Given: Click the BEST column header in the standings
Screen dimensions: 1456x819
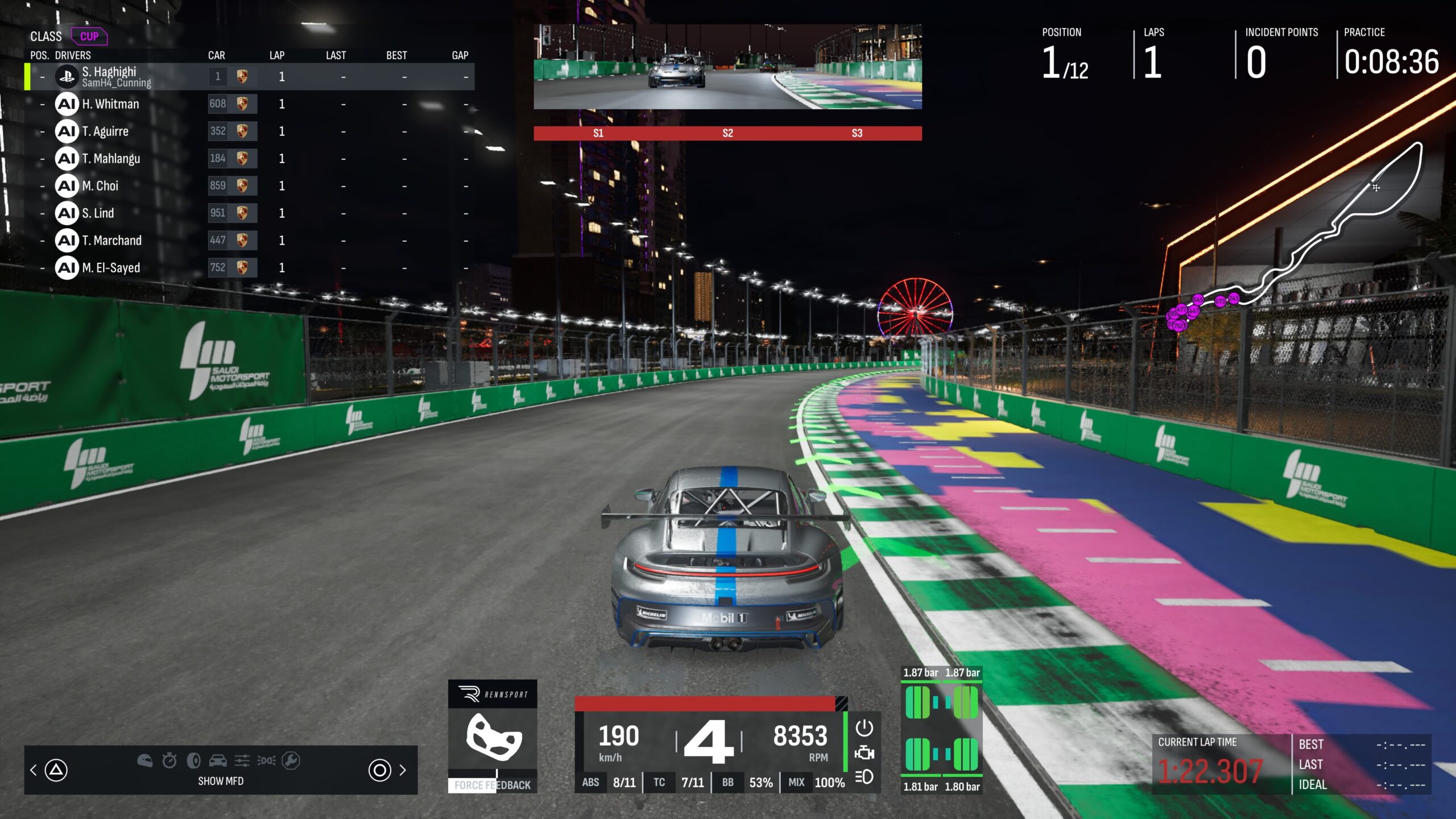Looking at the screenshot, I should click(397, 55).
